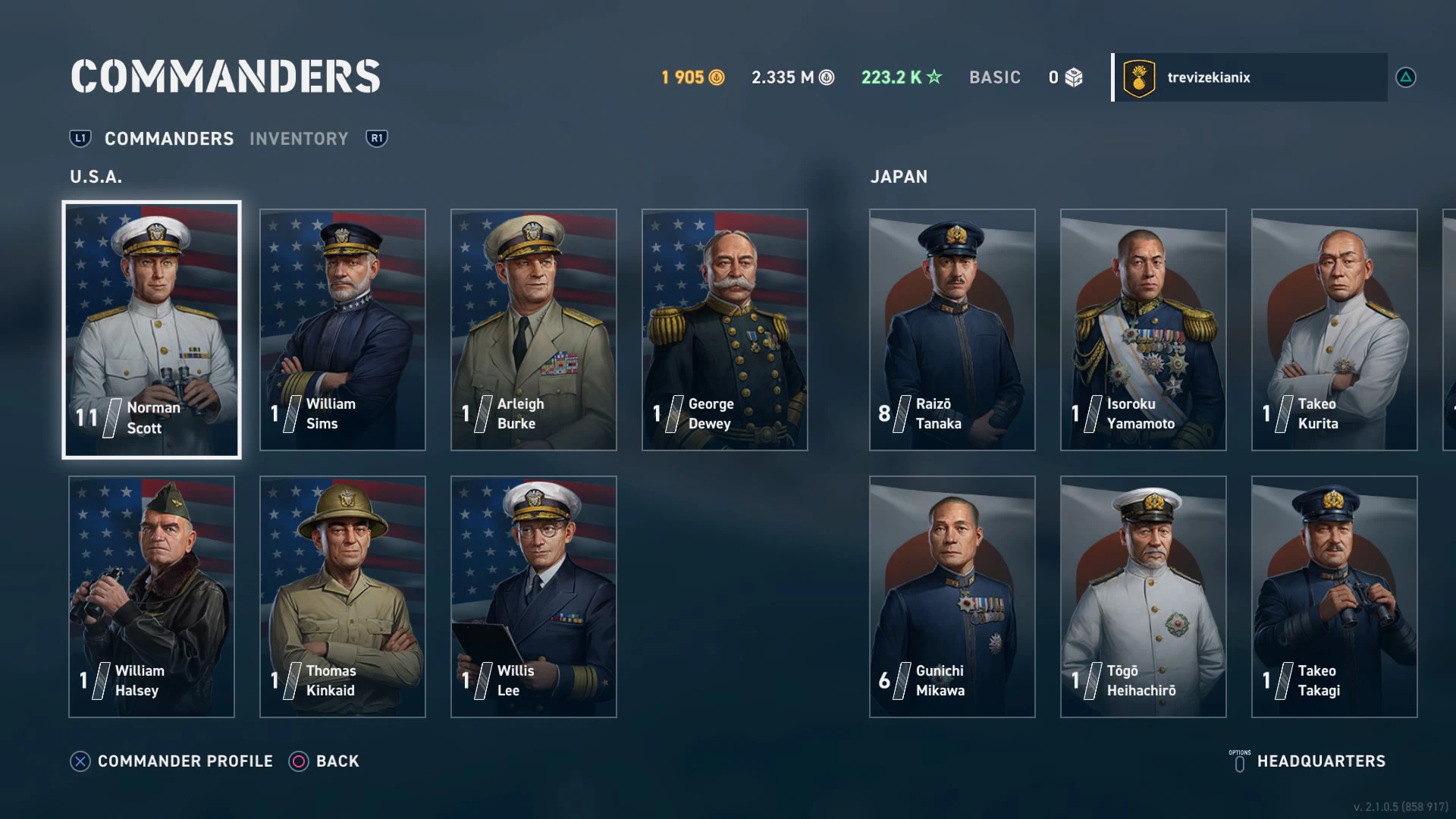The image size is (1456, 819).
Task: Select Gunichi Mikawa commander card
Action: coord(952,597)
